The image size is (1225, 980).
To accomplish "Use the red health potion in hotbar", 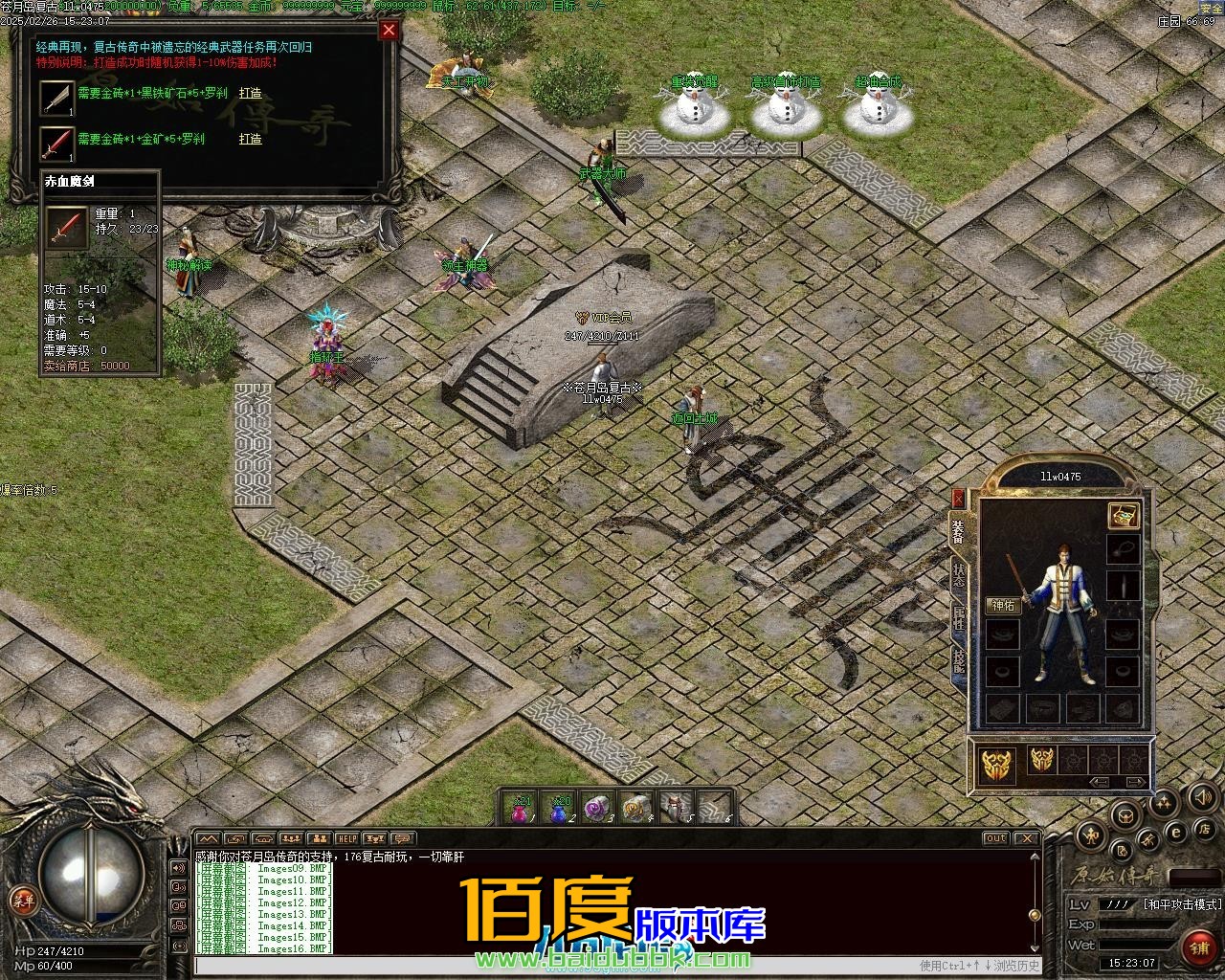I will pos(520,810).
